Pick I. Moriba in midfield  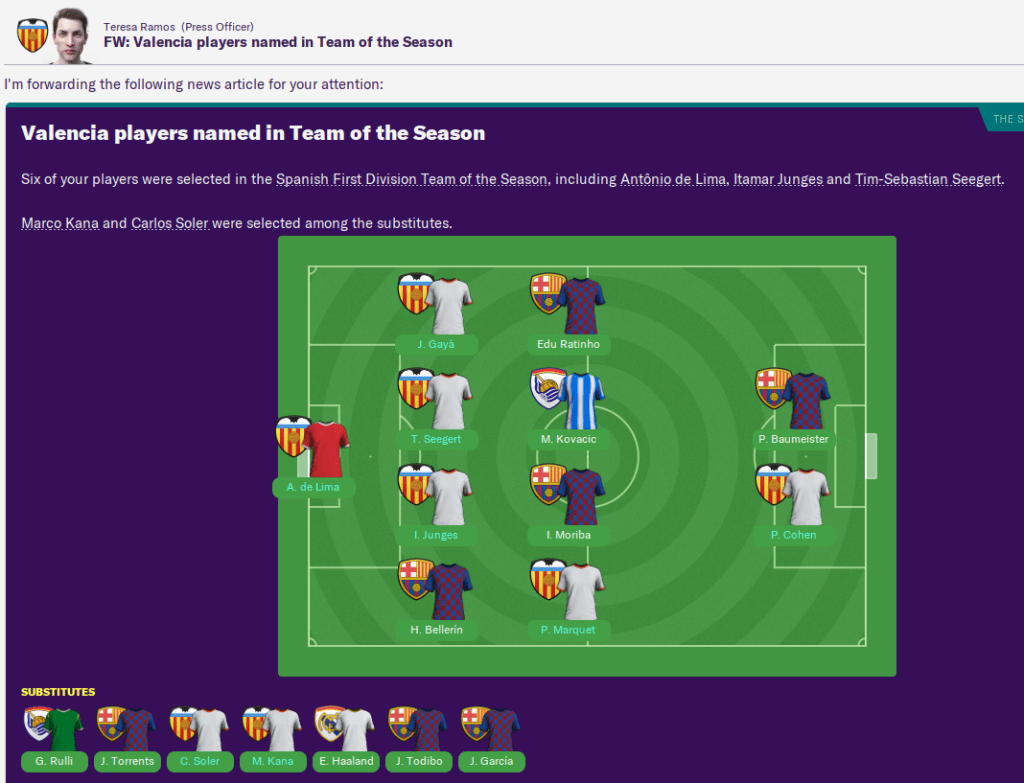568,535
